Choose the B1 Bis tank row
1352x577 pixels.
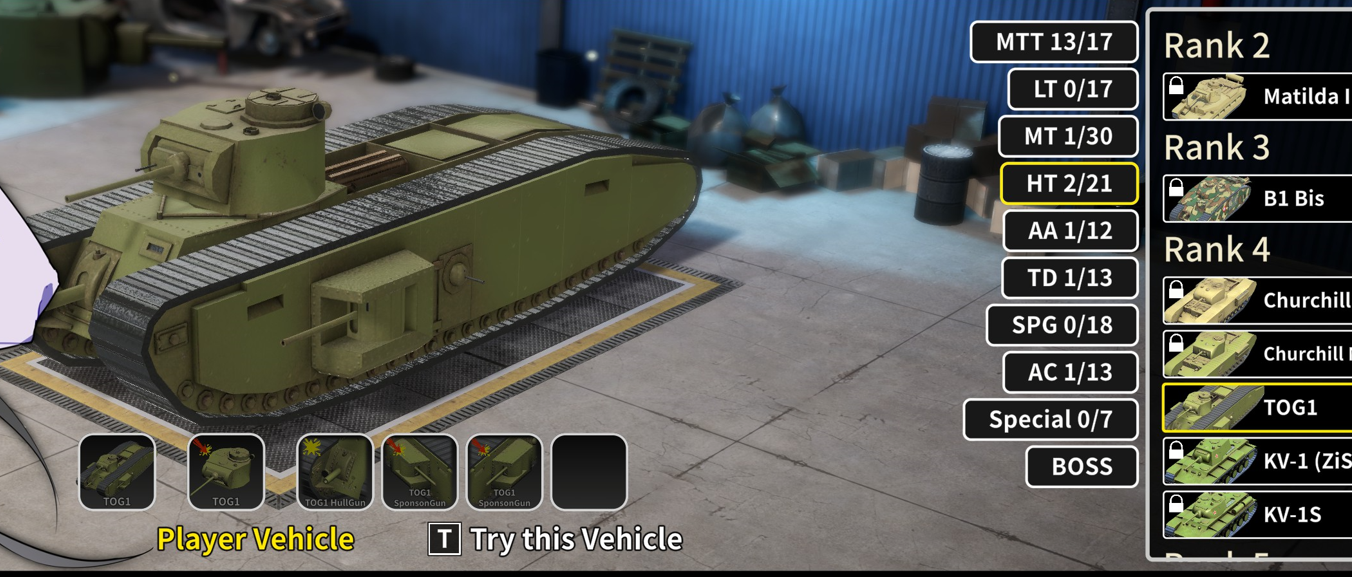[1258, 198]
